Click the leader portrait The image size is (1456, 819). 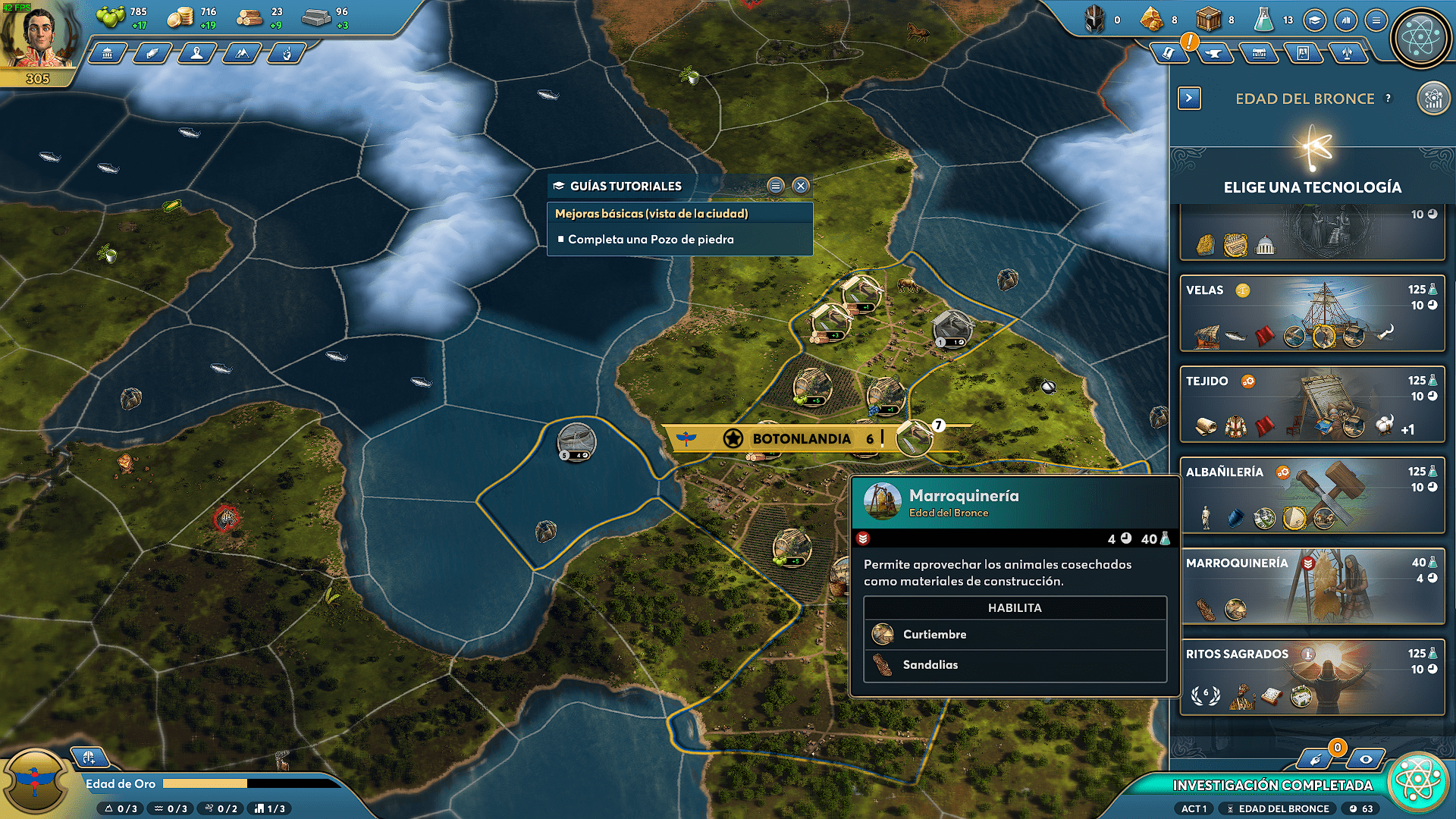pos(36,38)
